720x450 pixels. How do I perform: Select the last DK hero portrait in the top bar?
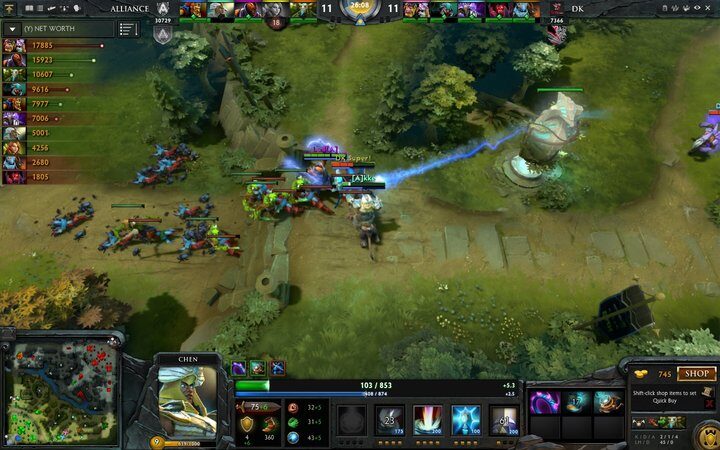527,10
